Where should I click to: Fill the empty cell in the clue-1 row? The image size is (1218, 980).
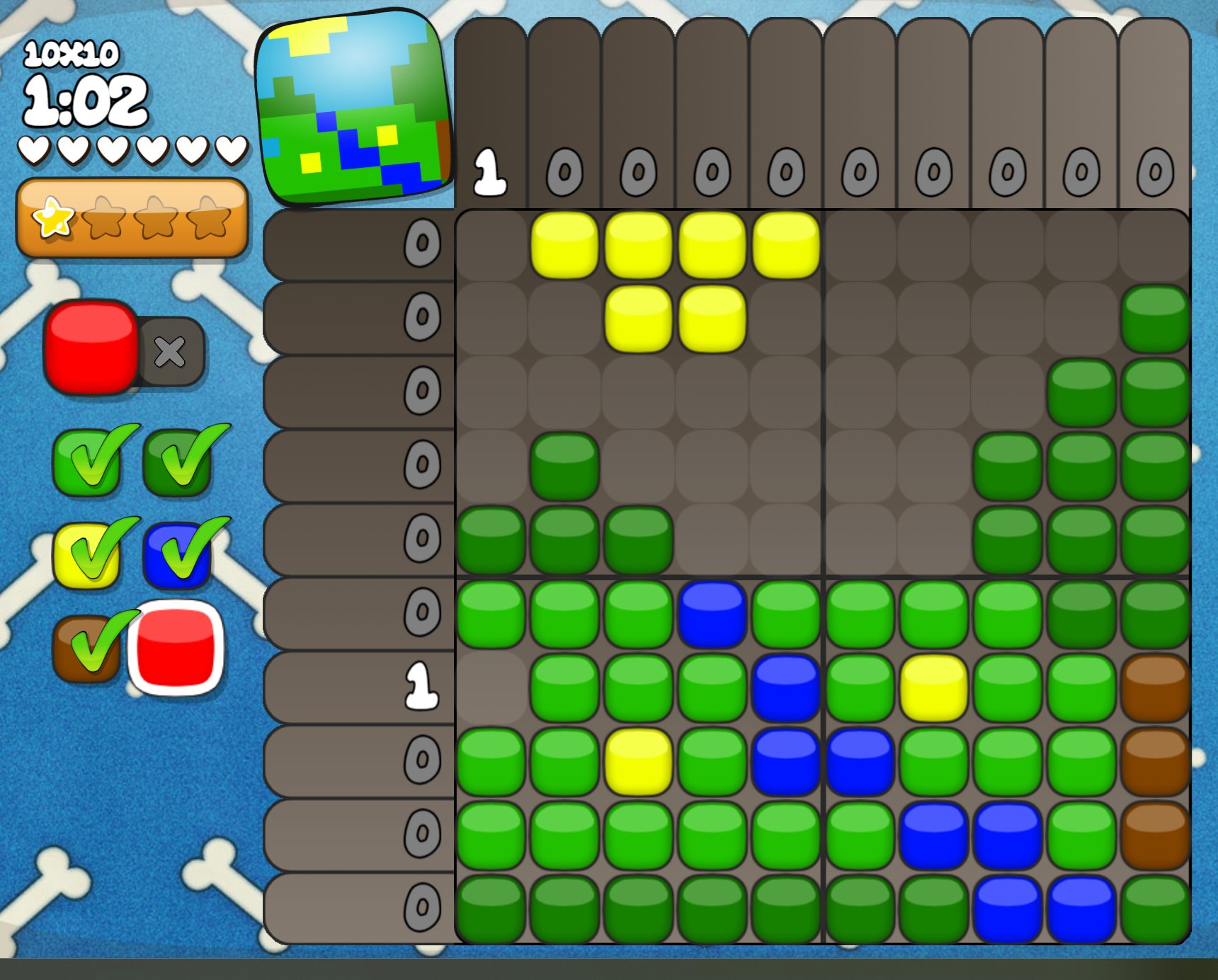tap(491, 687)
